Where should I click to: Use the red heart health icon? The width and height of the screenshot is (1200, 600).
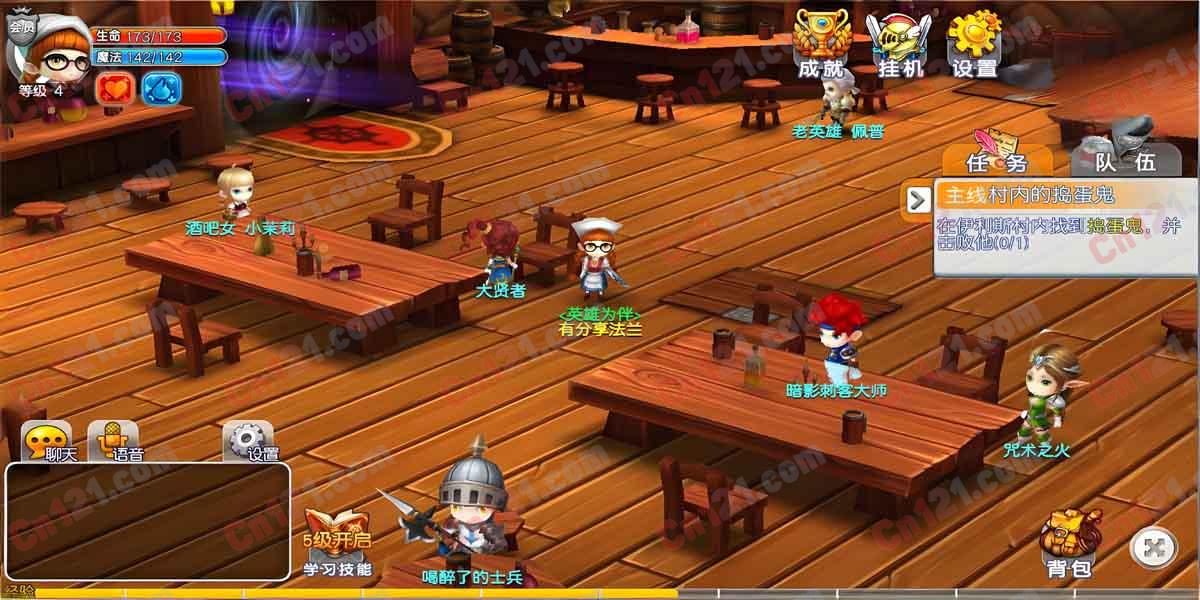point(114,88)
